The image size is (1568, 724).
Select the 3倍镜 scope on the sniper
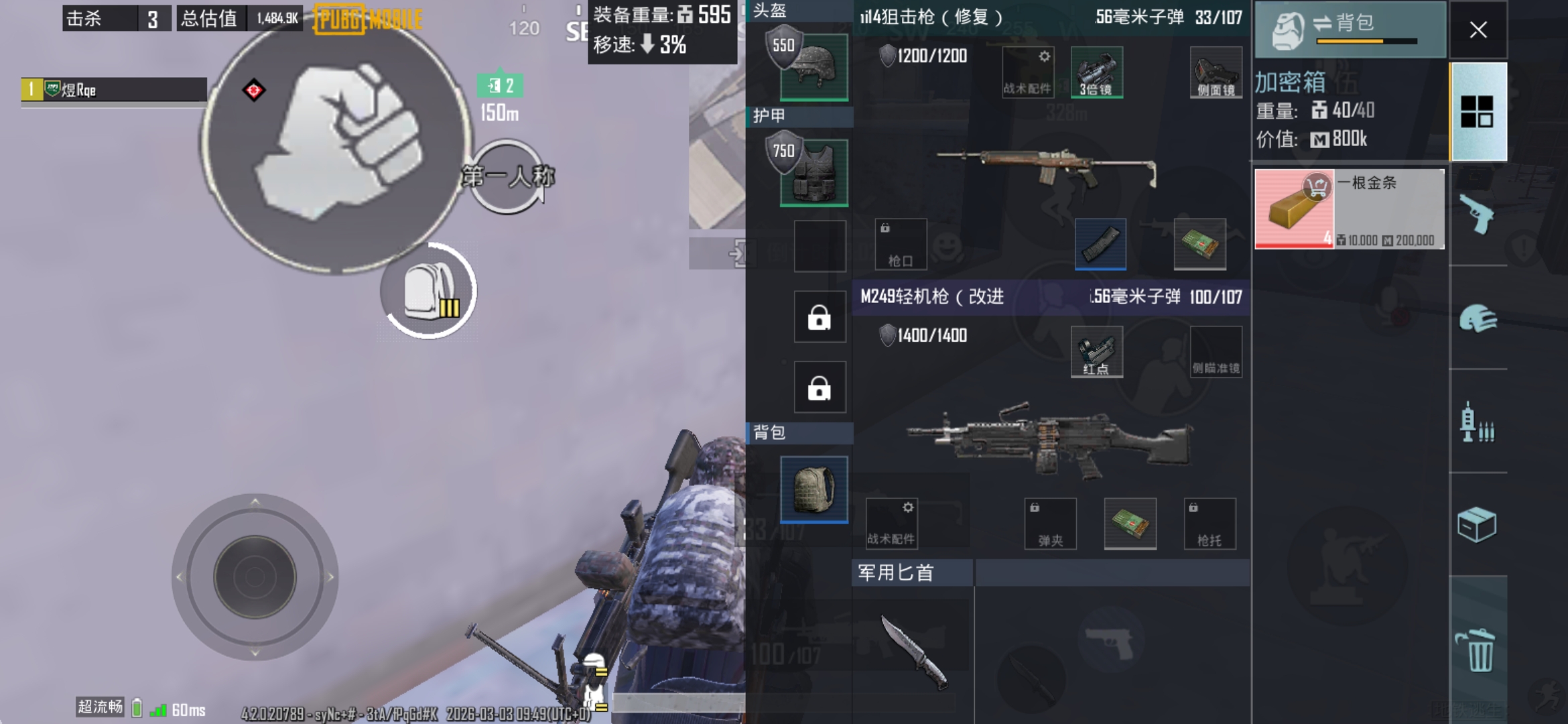coord(1099,72)
